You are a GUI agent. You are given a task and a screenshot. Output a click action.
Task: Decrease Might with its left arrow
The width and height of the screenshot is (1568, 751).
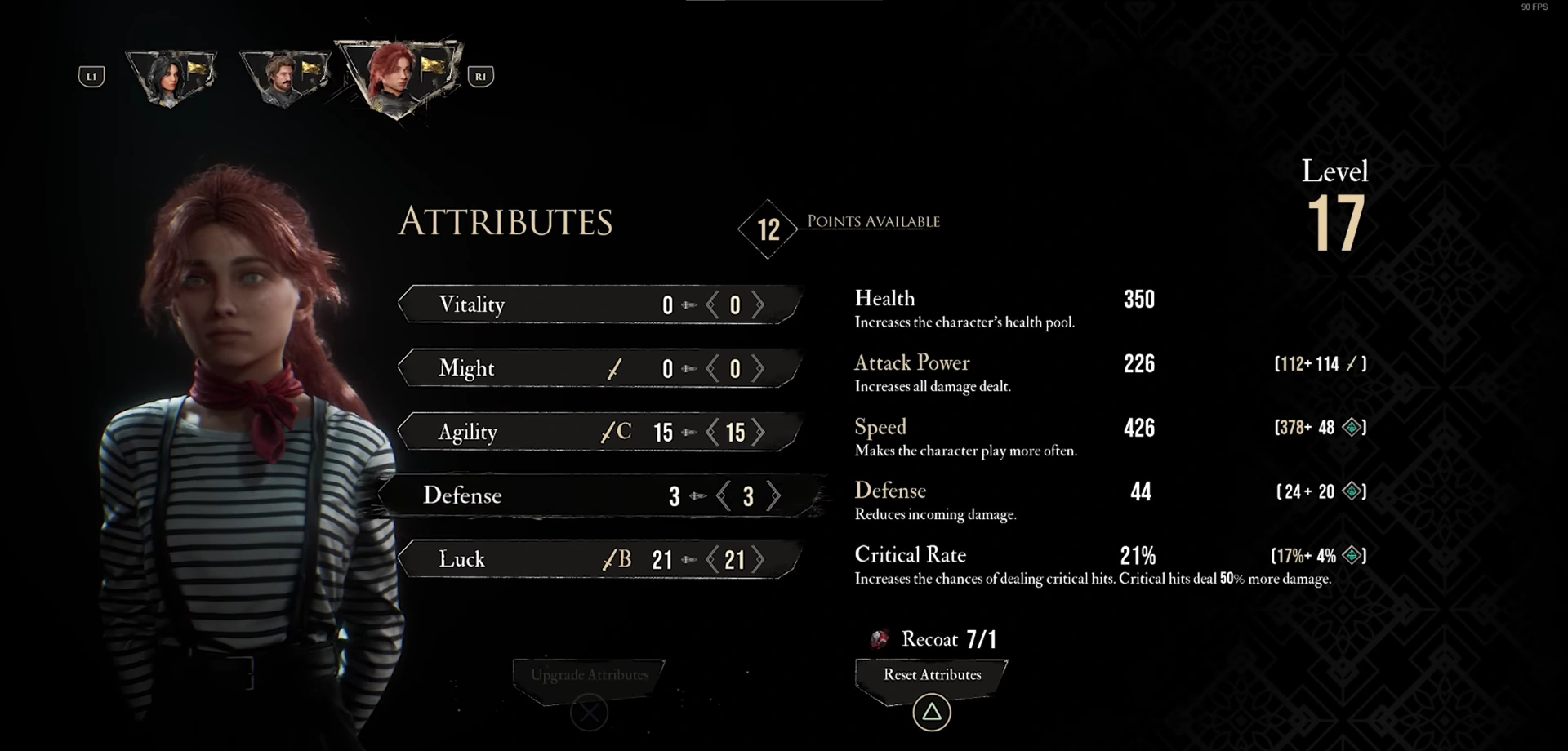712,369
